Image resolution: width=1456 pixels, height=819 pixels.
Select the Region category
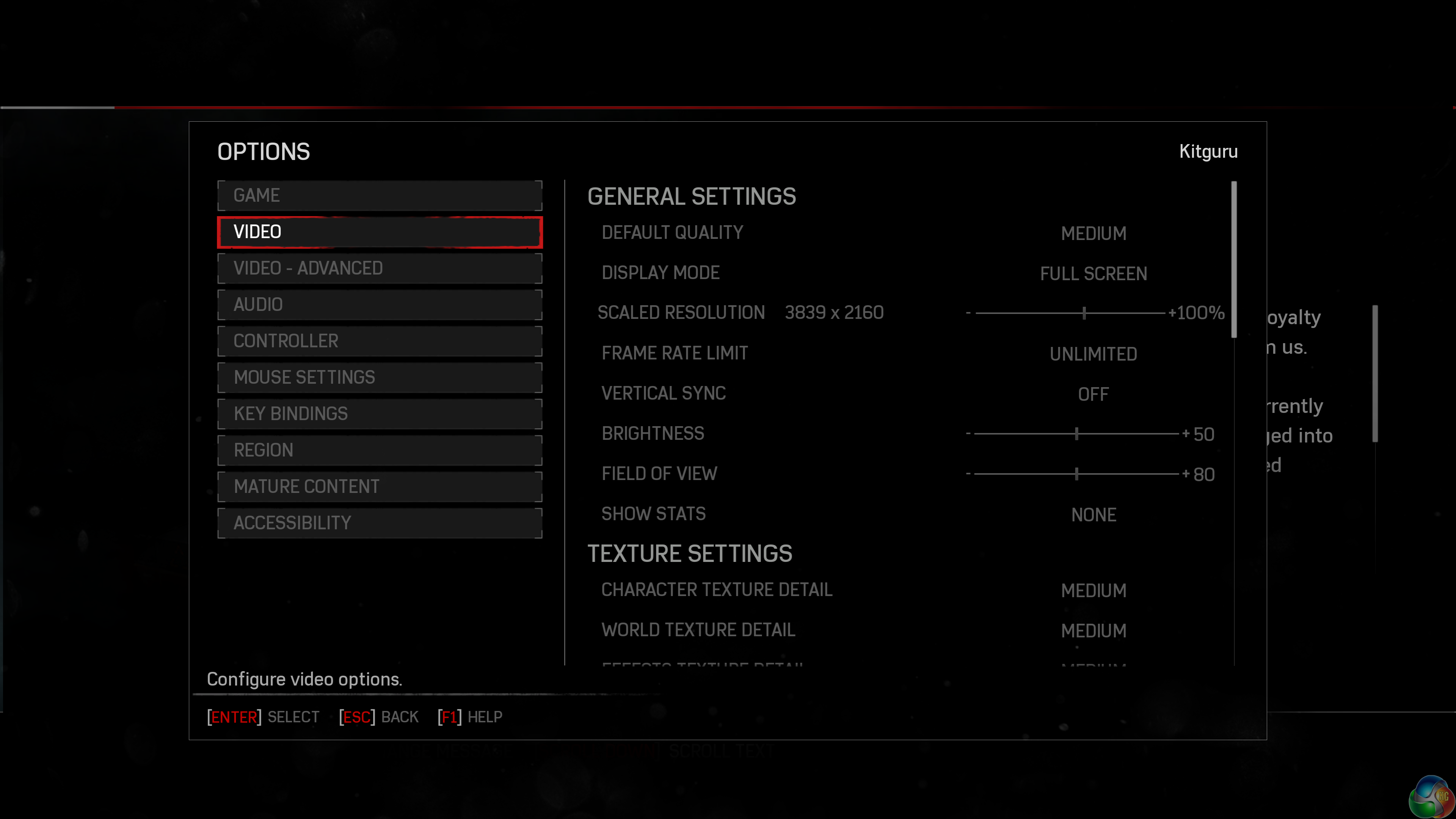point(379,450)
